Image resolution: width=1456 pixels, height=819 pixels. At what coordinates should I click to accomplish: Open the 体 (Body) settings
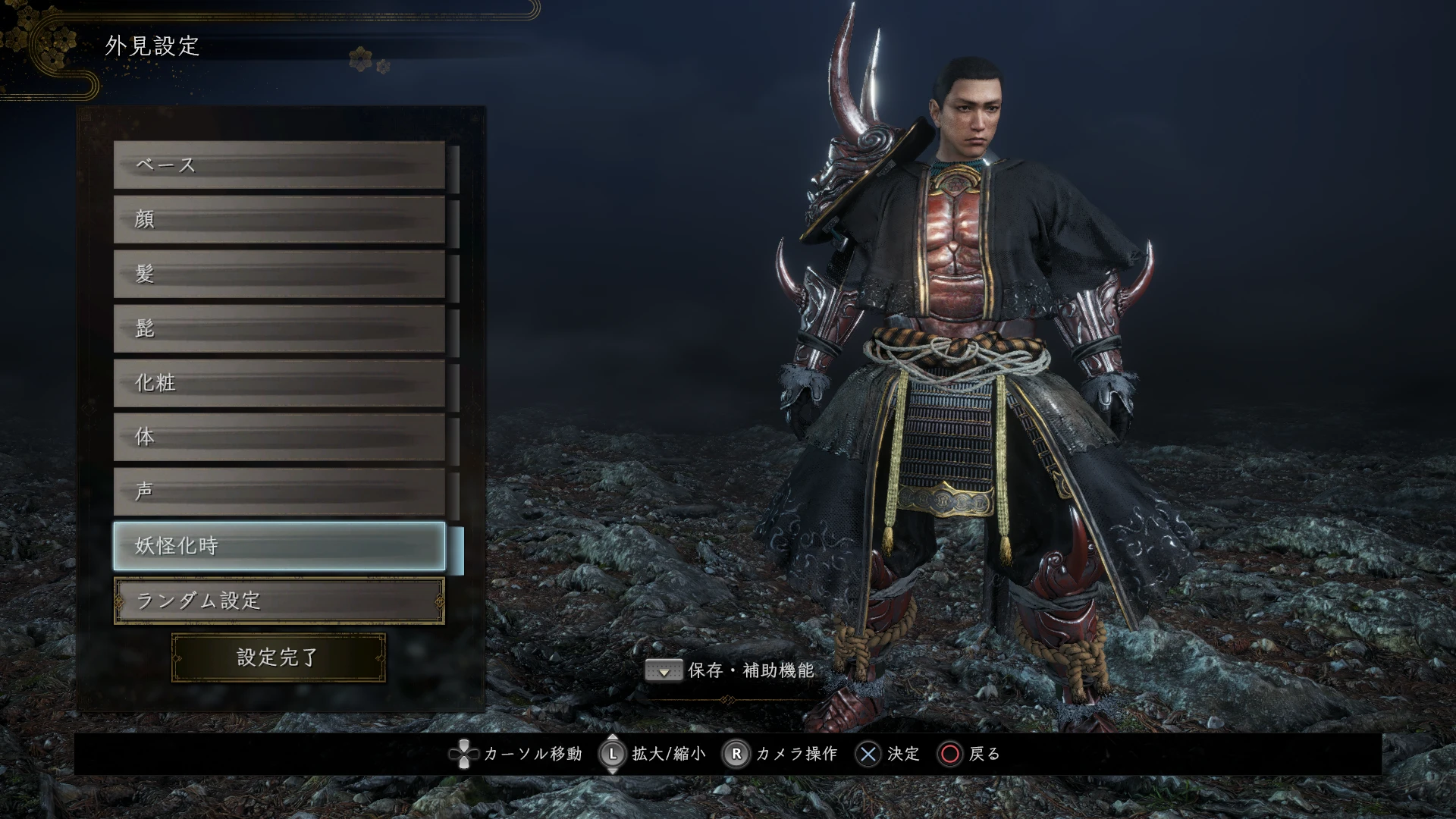(279, 438)
